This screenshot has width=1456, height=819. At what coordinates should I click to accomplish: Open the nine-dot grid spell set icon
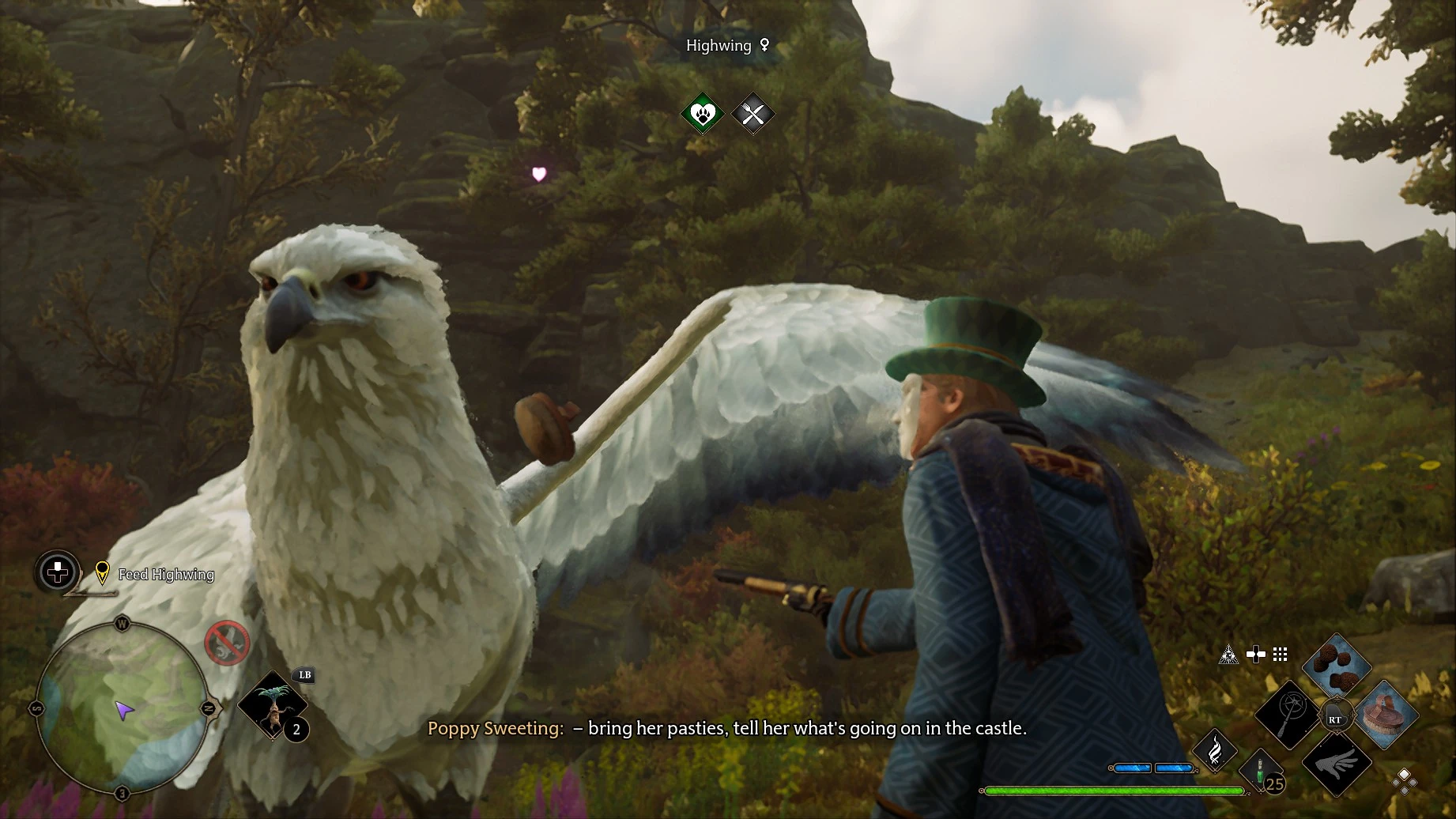click(1281, 654)
